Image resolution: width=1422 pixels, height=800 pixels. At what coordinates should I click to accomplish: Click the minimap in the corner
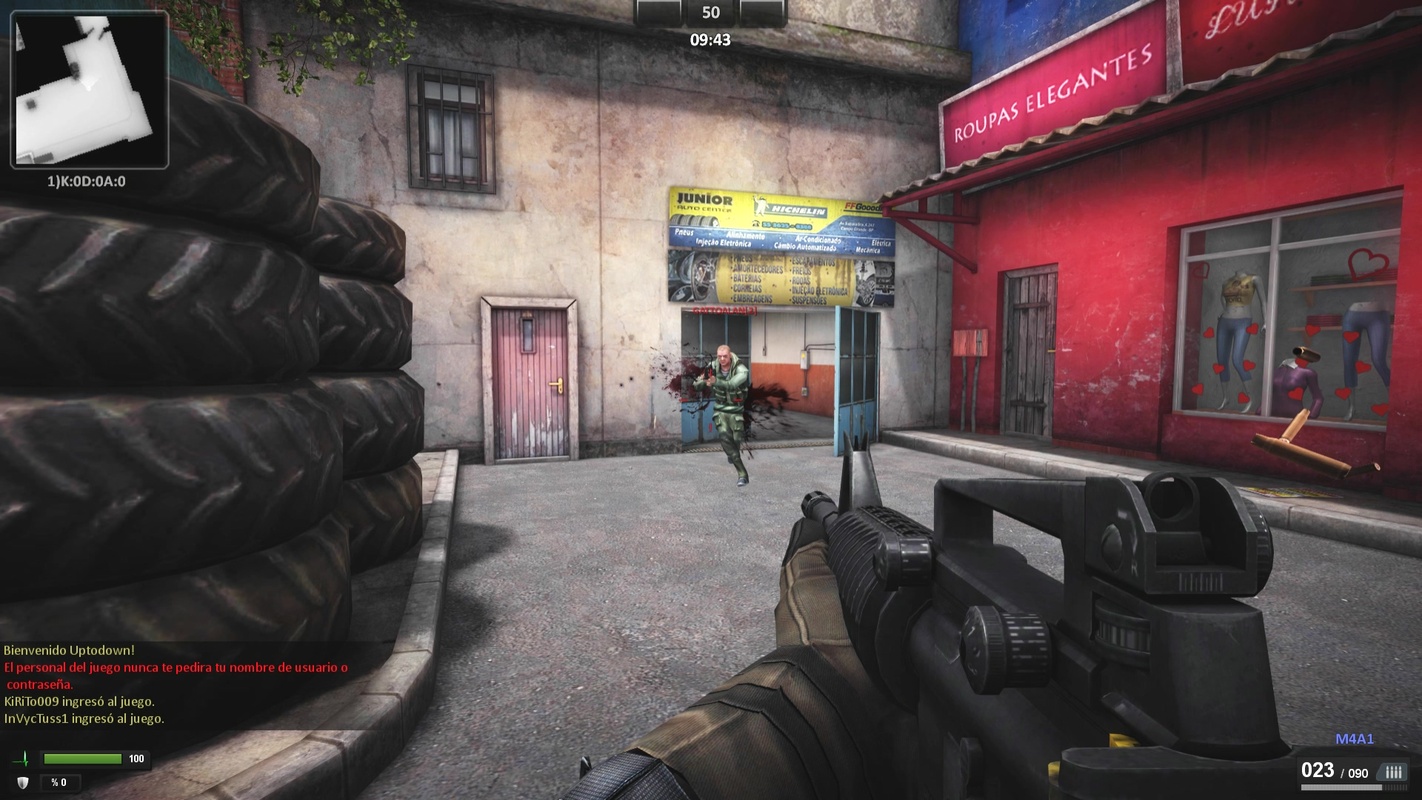point(89,89)
